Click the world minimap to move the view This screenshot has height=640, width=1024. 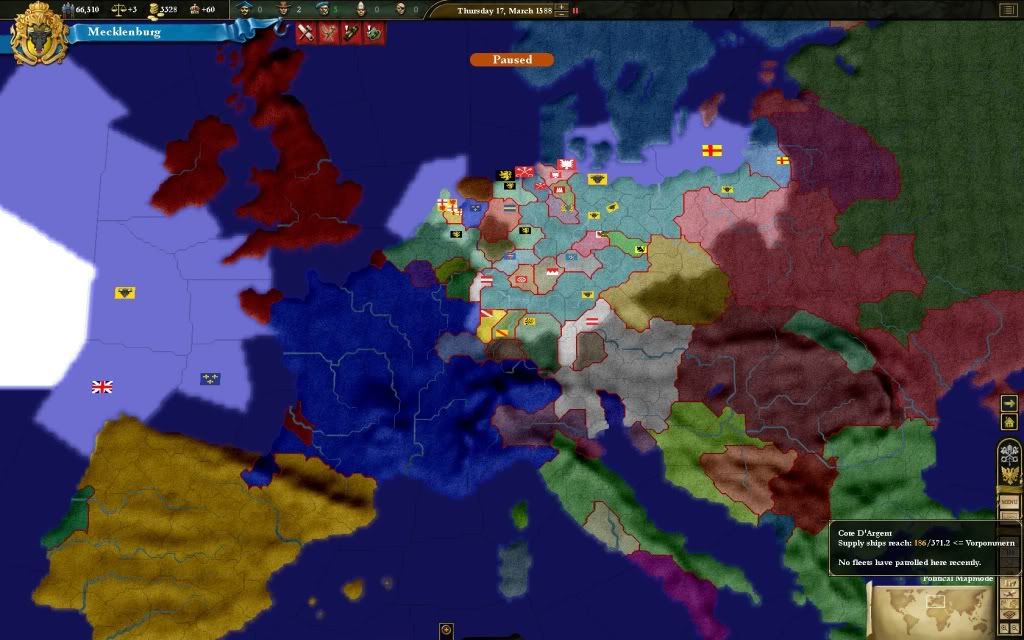point(932,607)
